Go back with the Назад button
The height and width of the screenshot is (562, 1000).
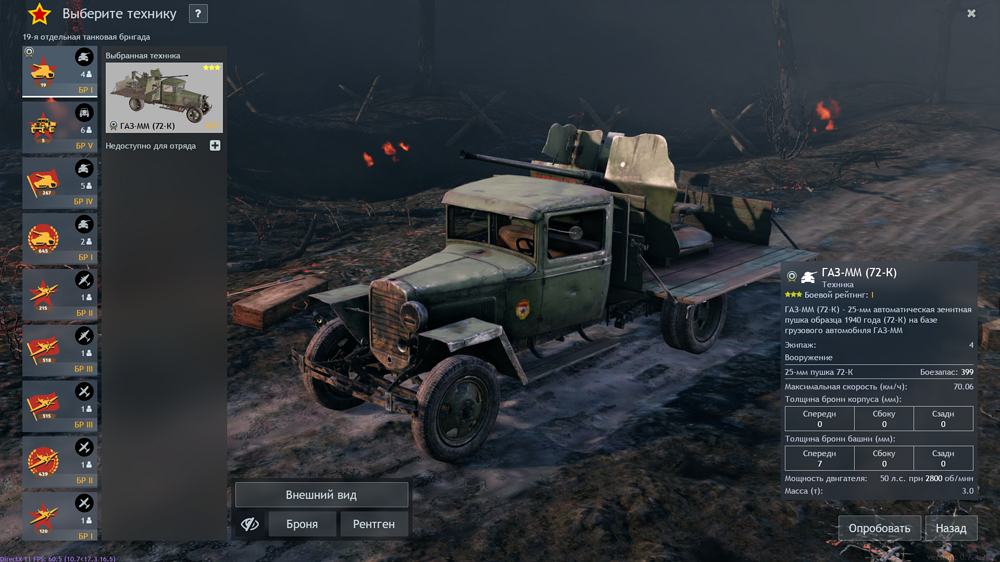pyautogui.click(x=950, y=528)
